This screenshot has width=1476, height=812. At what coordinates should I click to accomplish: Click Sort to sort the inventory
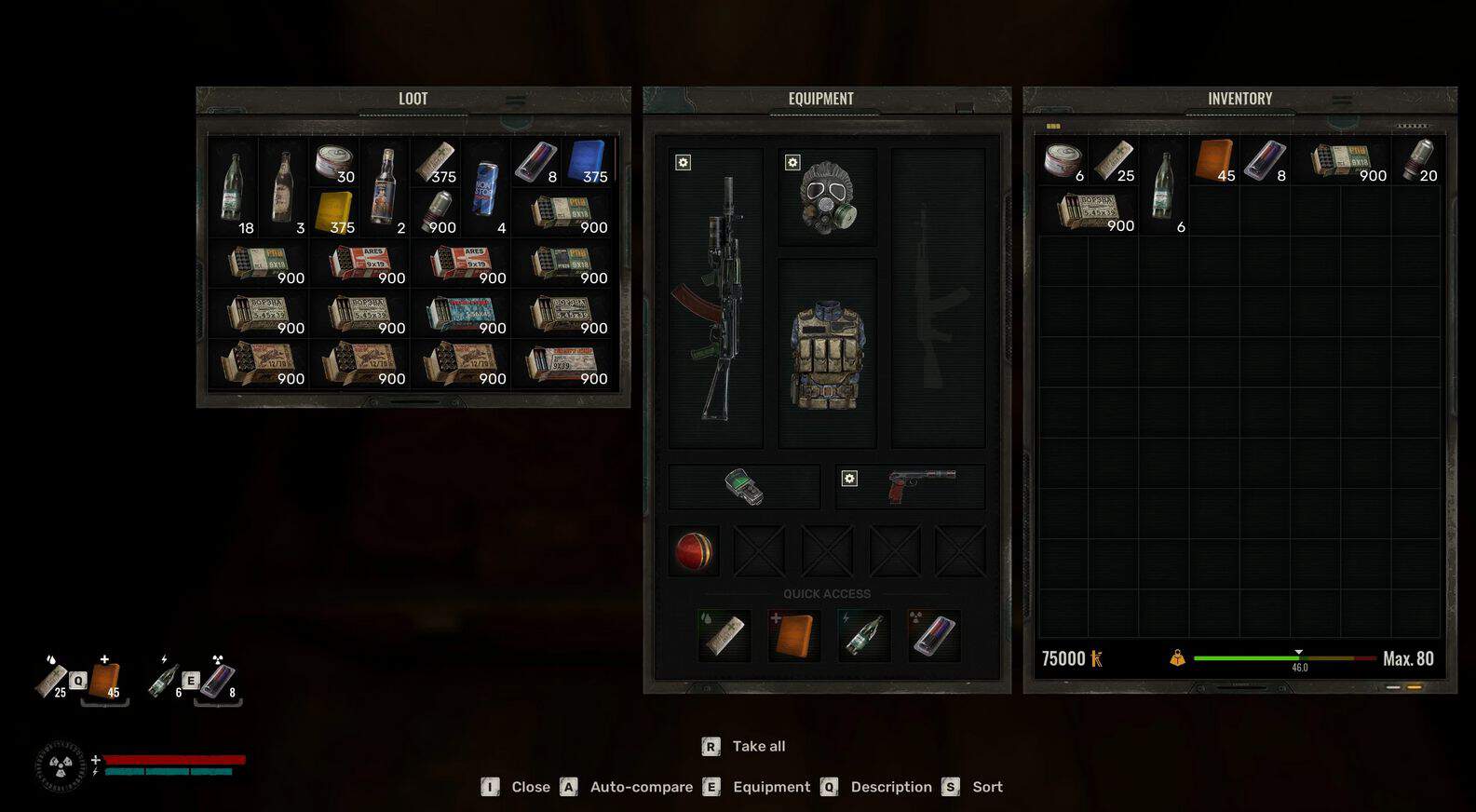coord(987,787)
